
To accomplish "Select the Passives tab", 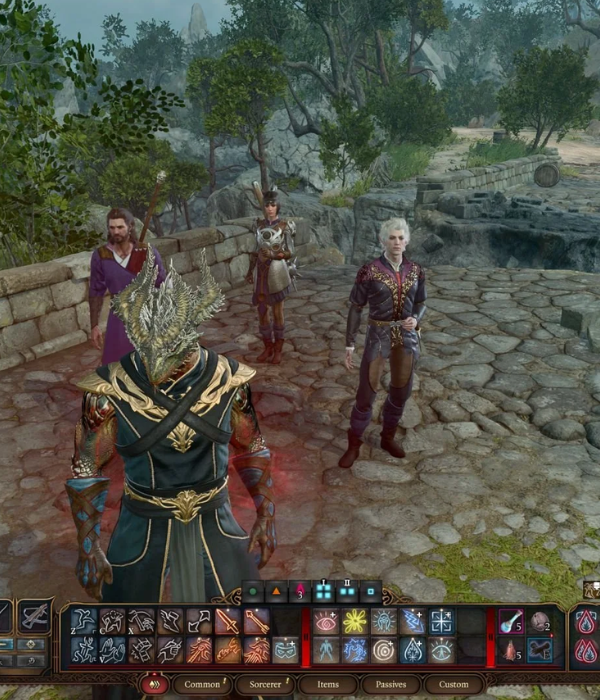I will [x=390, y=685].
